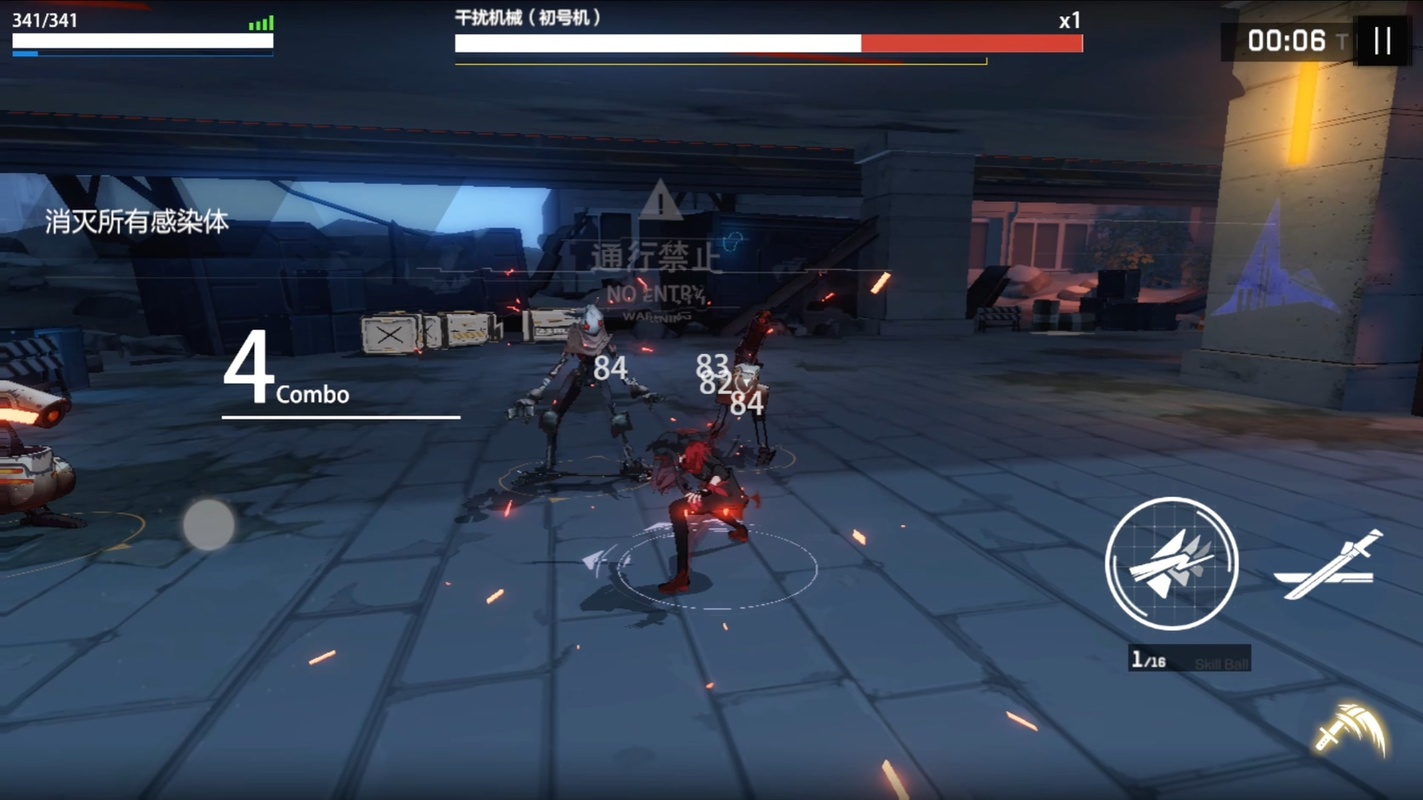1423x800 pixels.
Task: Activate the crossed swords skill icon
Action: pyautogui.click(x=1329, y=566)
